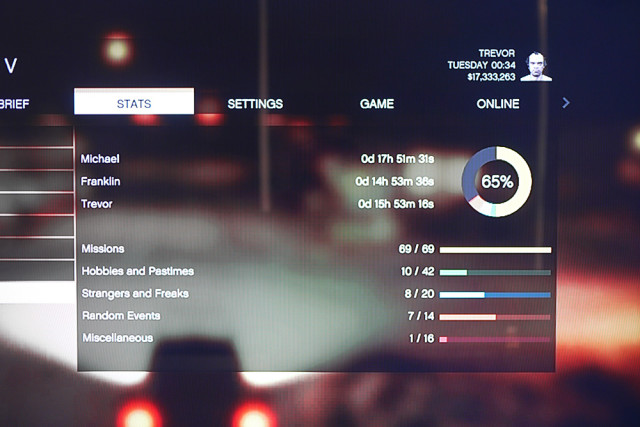The height and width of the screenshot is (427, 640).
Task: Open the Online tab
Action: point(497,103)
